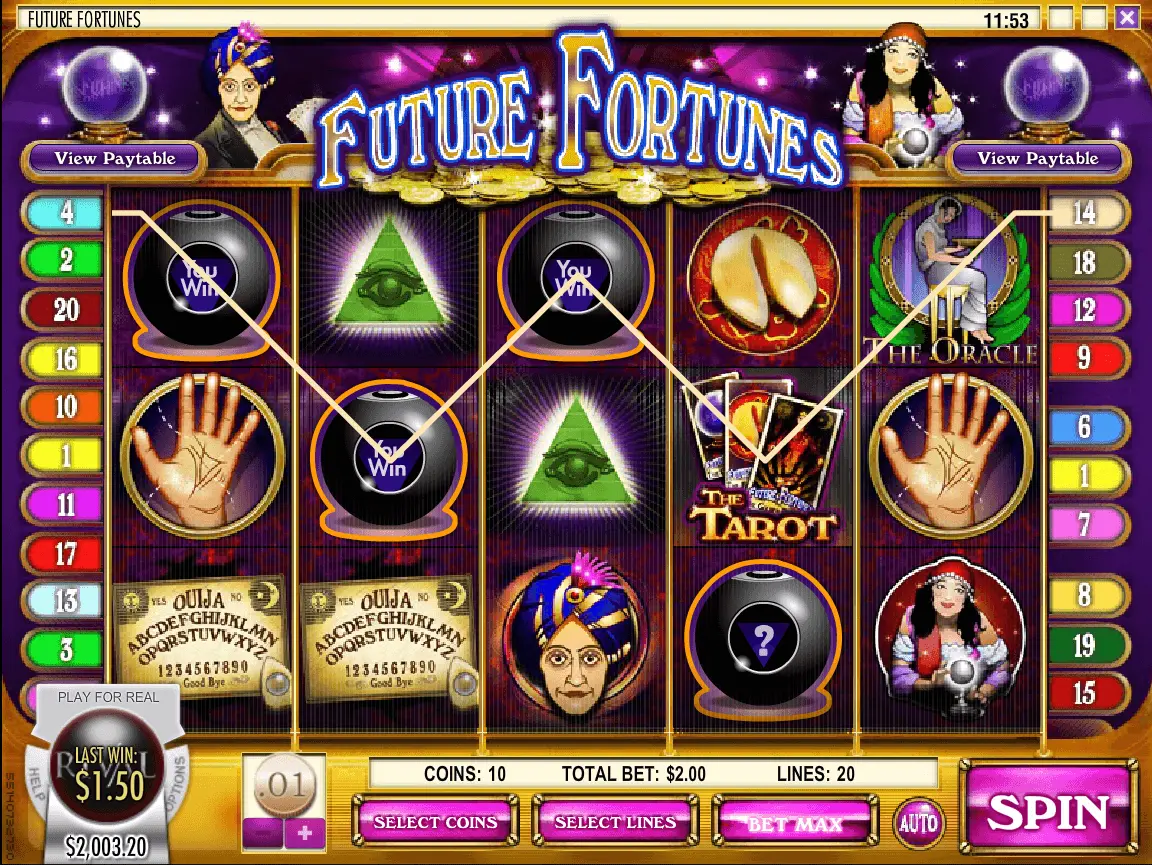This screenshot has height=865, width=1152.
Task: Decrease coin value with the minus button
Action: coord(262,832)
